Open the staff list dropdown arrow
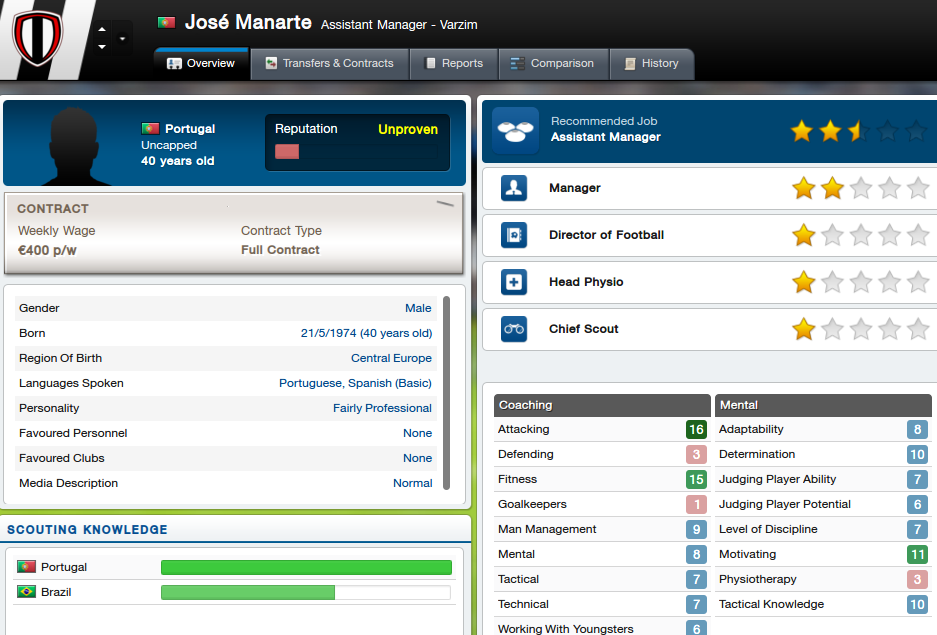 coord(122,39)
